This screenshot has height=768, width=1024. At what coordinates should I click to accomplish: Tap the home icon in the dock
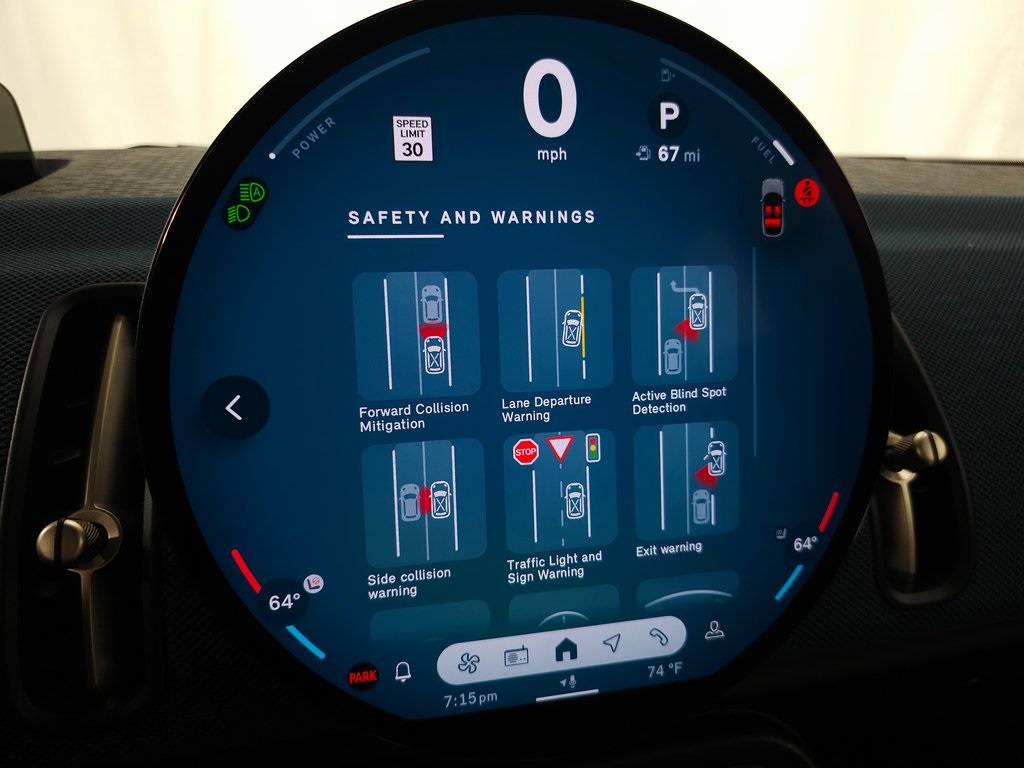[566, 650]
